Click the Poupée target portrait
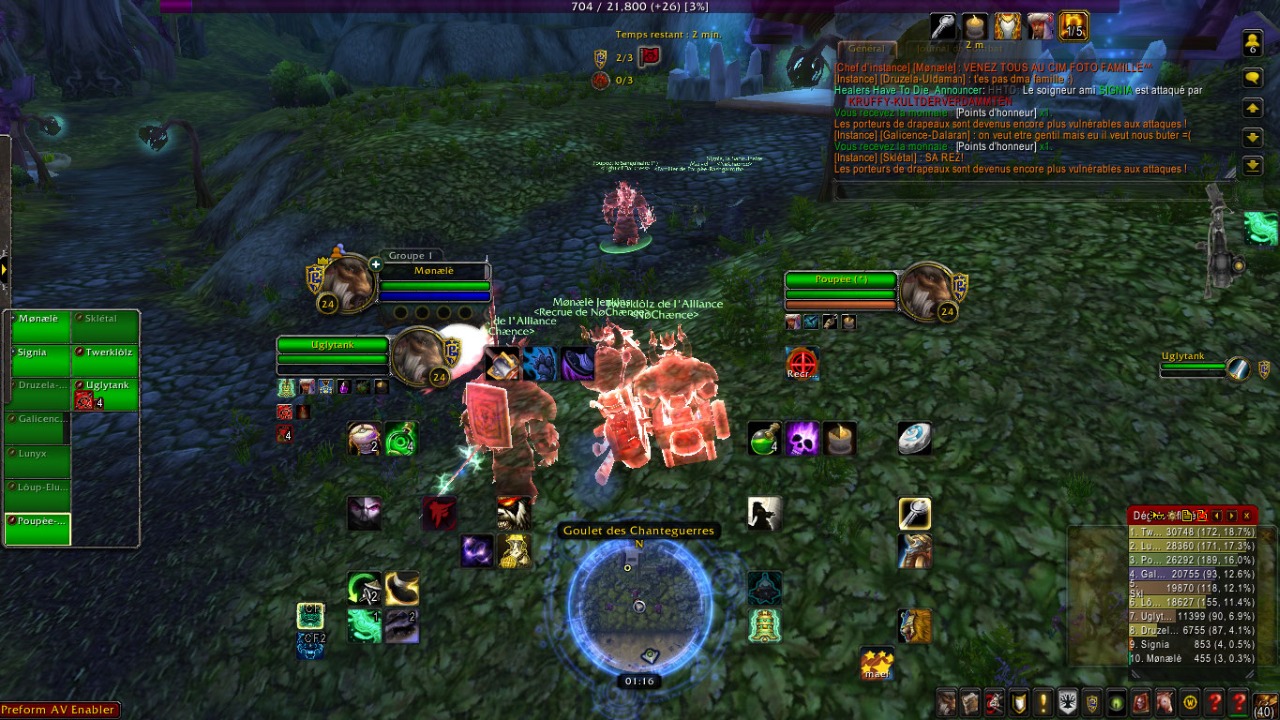The height and width of the screenshot is (720, 1280). tap(925, 291)
